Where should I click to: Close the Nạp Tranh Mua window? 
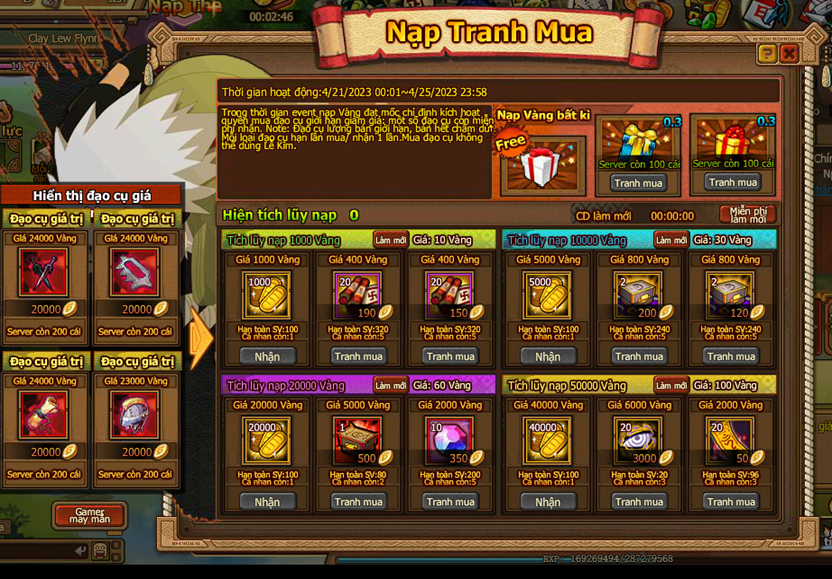[789, 53]
